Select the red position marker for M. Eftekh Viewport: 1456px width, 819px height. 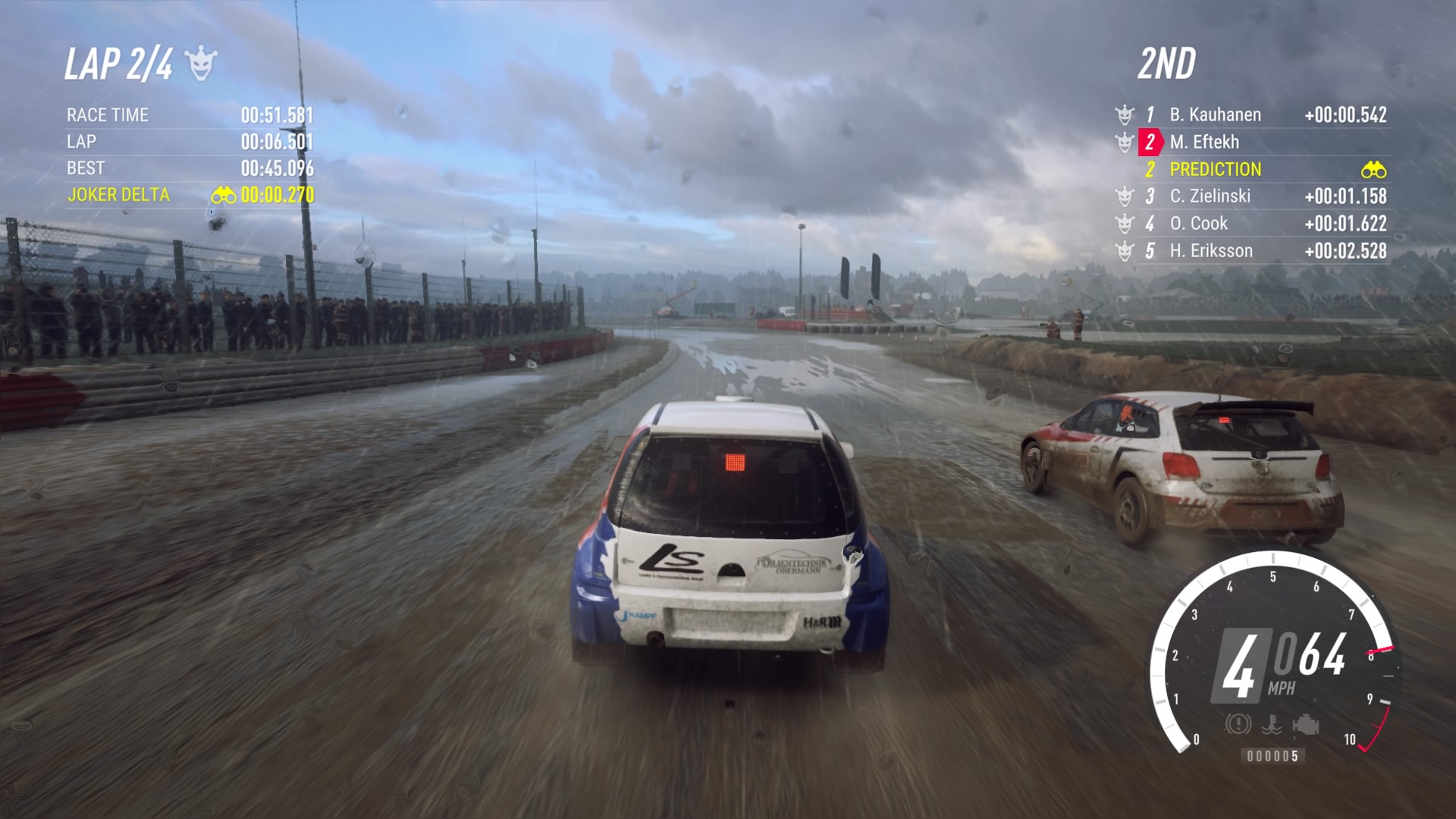(x=1150, y=142)
